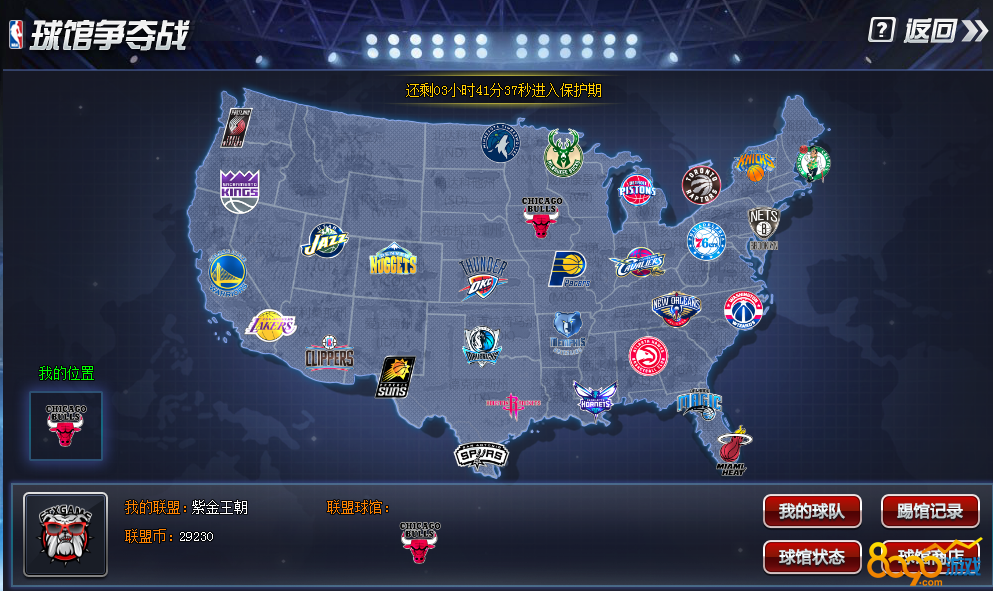
Task: Choose the Sacramento Kings arena logo
Action: (x=239, y=191)
